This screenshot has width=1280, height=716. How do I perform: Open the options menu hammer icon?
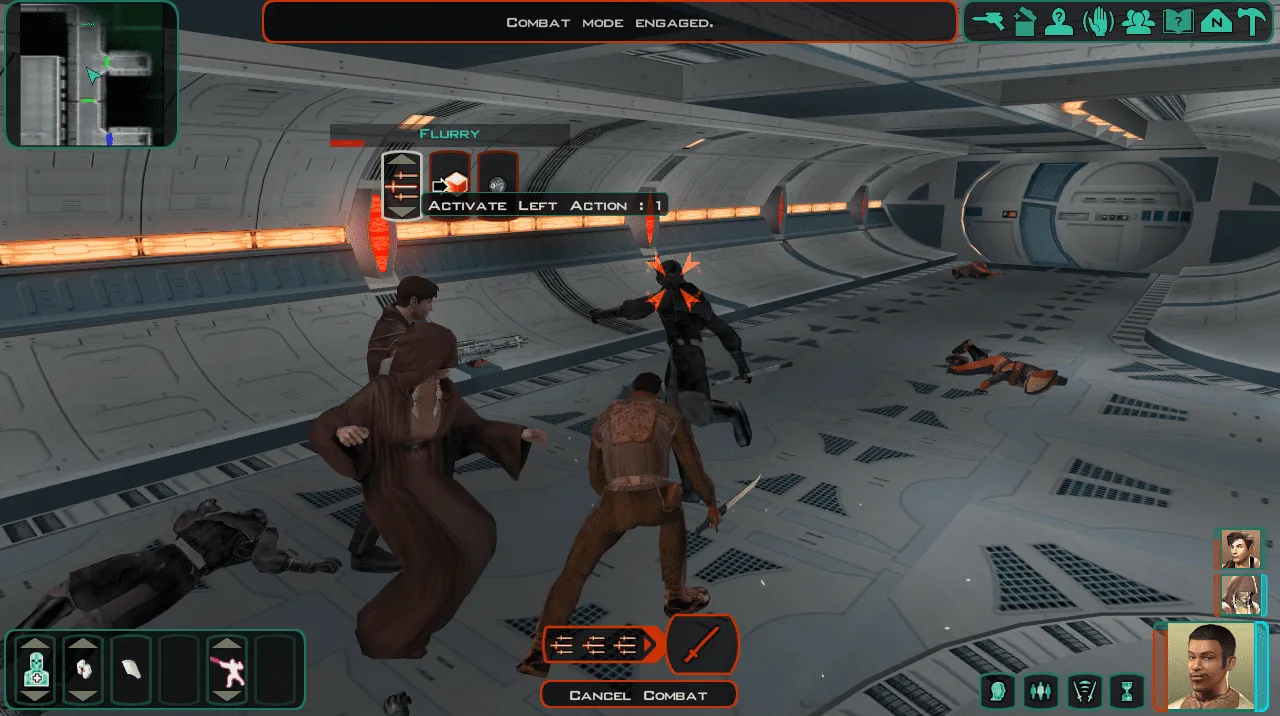1252,21
